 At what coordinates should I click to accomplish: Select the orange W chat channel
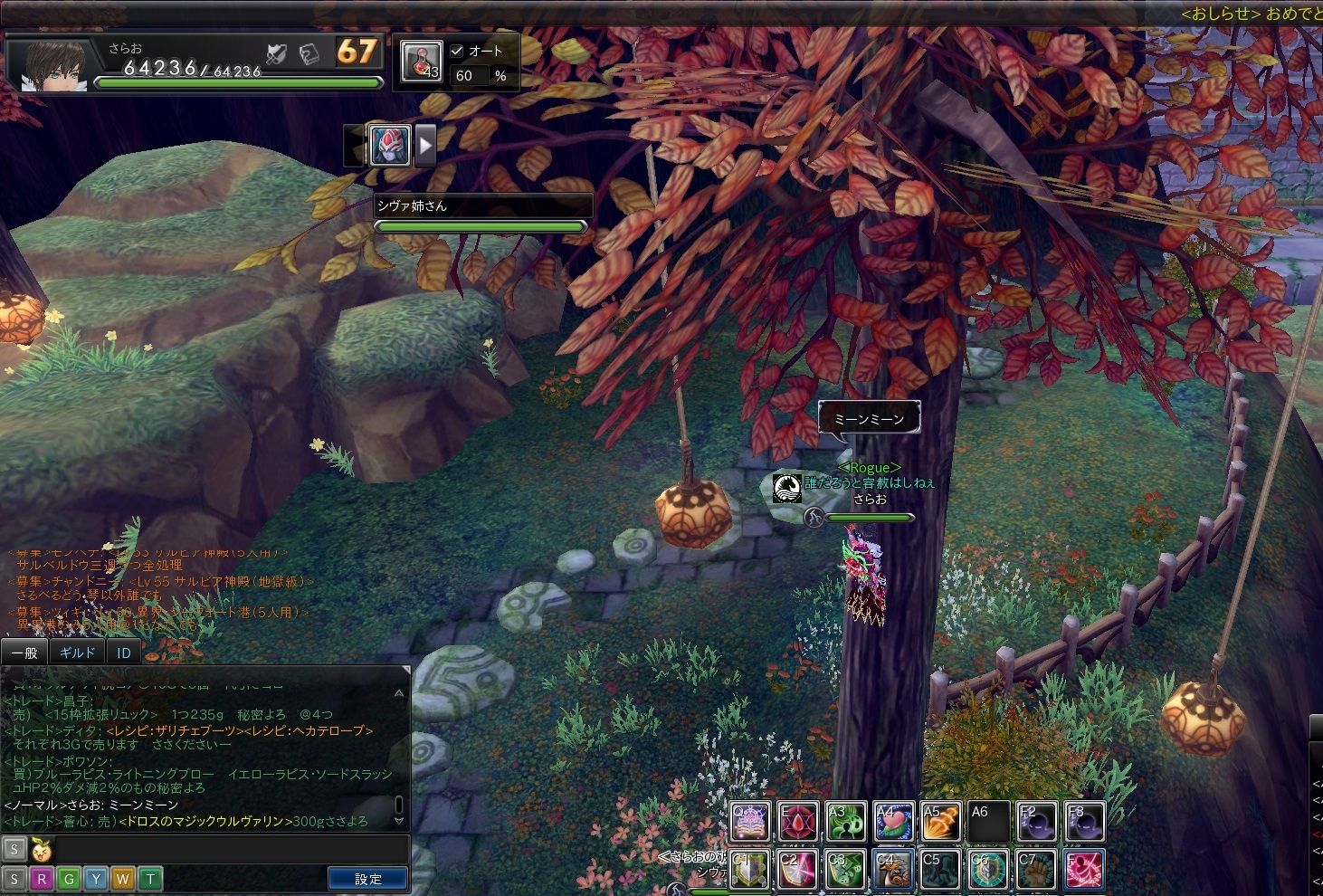[123, 879]
